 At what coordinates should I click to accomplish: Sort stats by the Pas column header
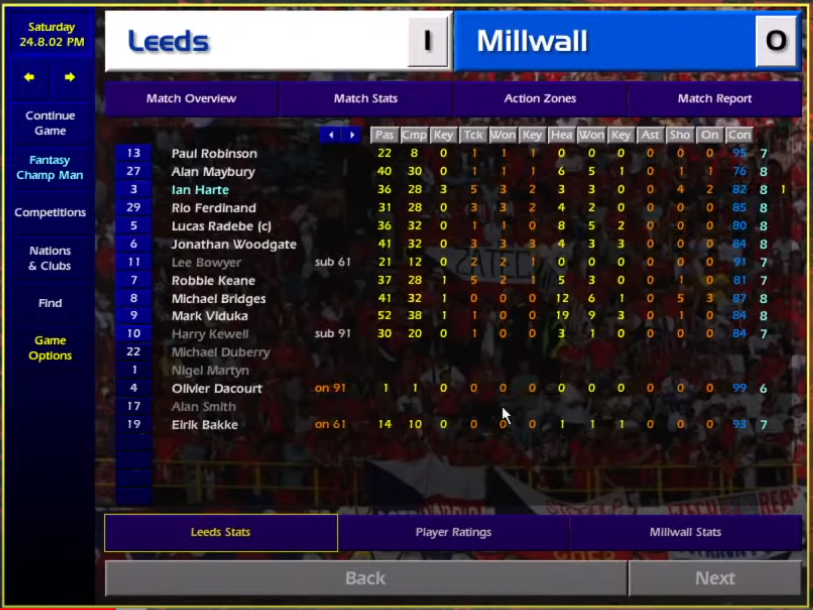384,135
